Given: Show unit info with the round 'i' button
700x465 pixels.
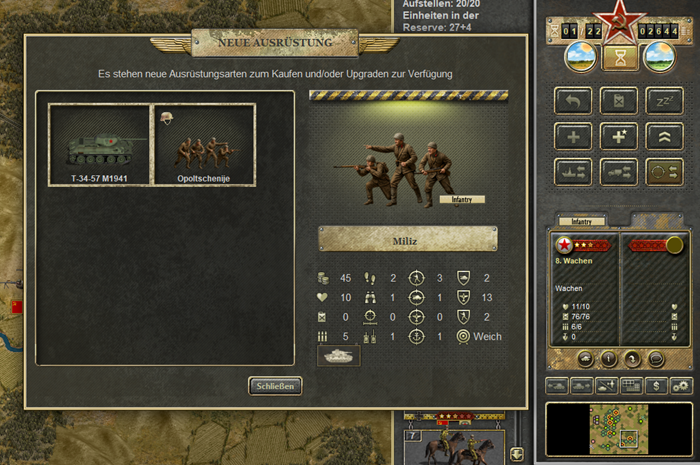Looking at the screenshot, I should pyautogui.click(x=609, y=359).
